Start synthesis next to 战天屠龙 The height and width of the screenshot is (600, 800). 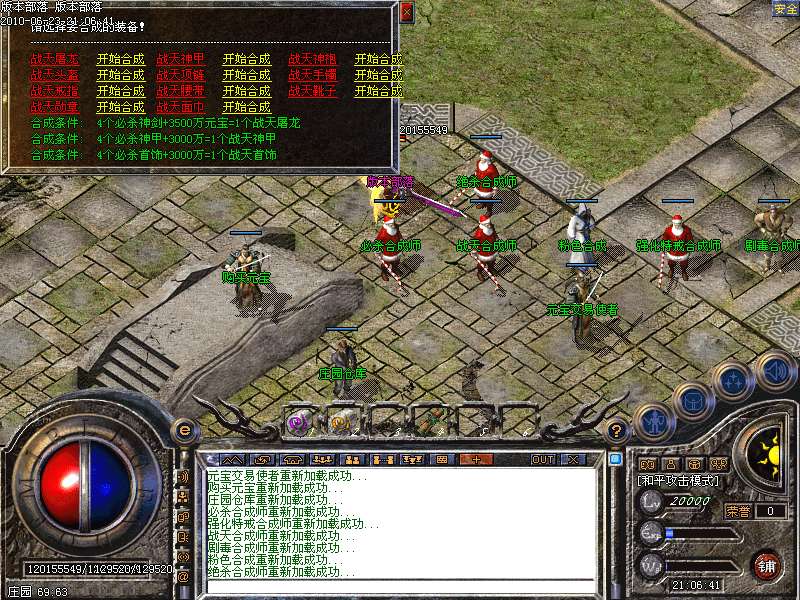pos(120,59)
